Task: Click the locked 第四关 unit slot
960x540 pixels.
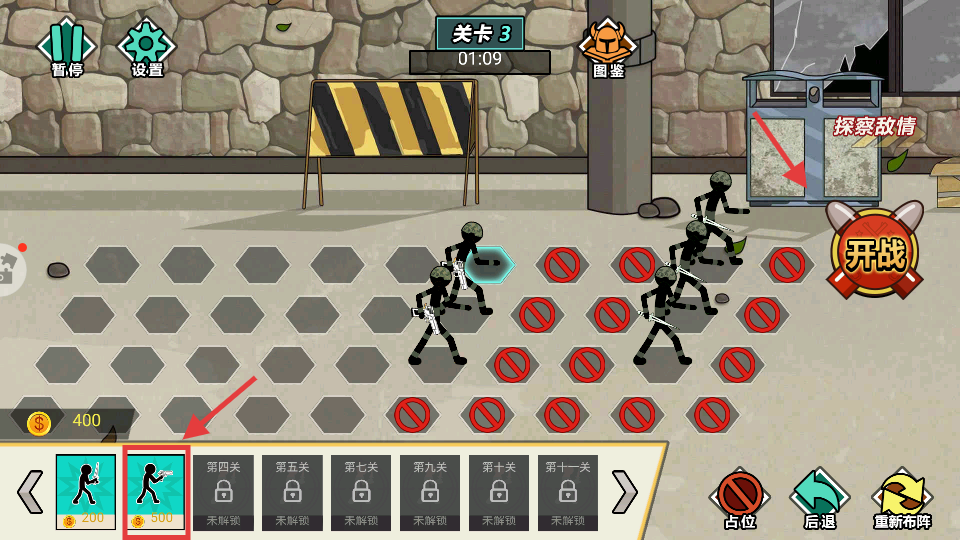Action: (222, 491)
